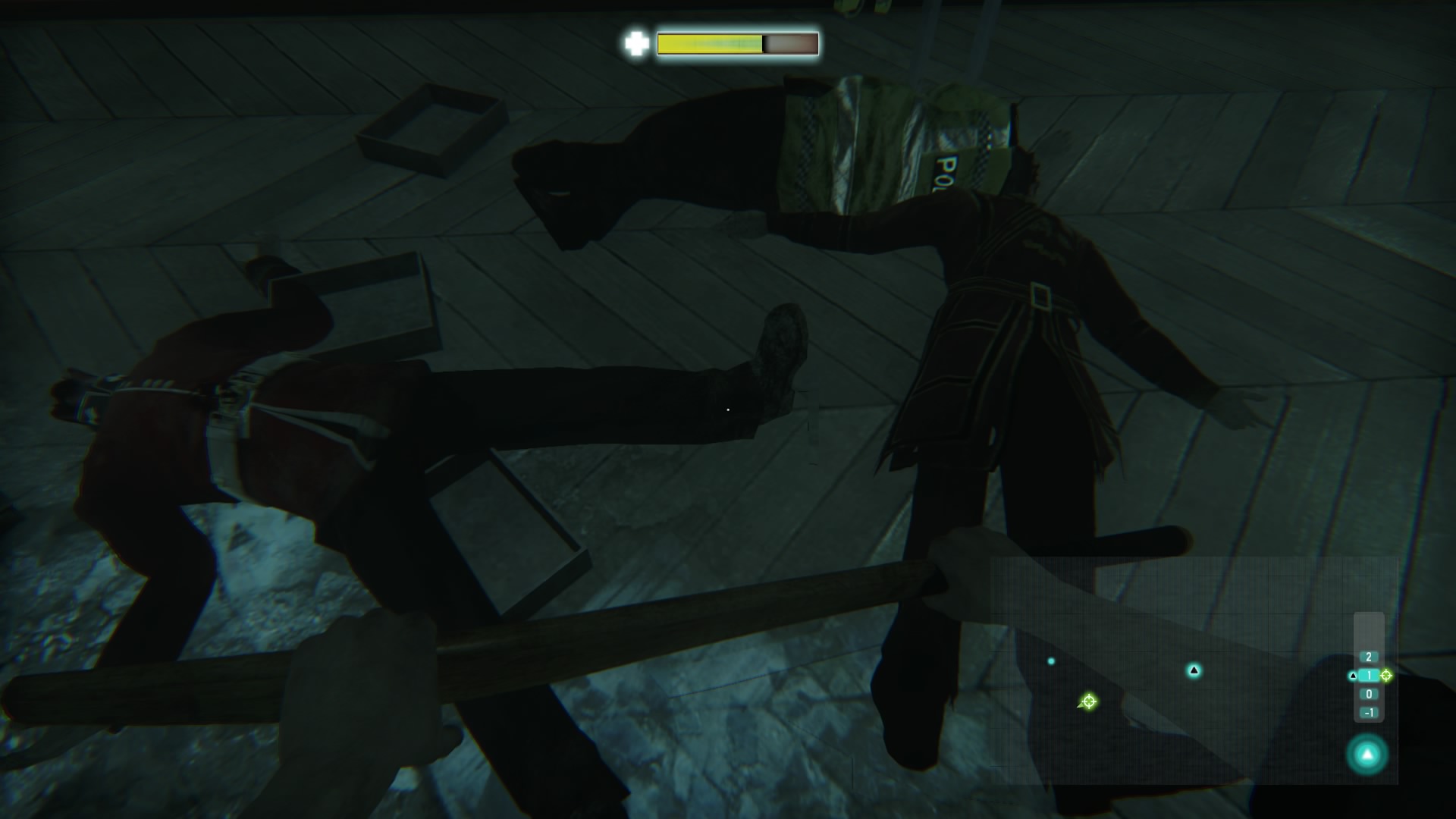
Task: Switch to basement level -1 on map
Action: [1369, 713]
